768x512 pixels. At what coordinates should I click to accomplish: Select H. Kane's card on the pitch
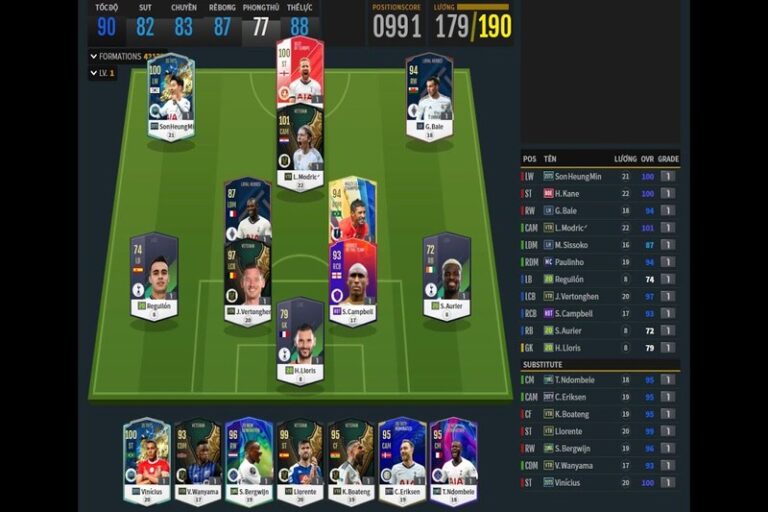300,71
